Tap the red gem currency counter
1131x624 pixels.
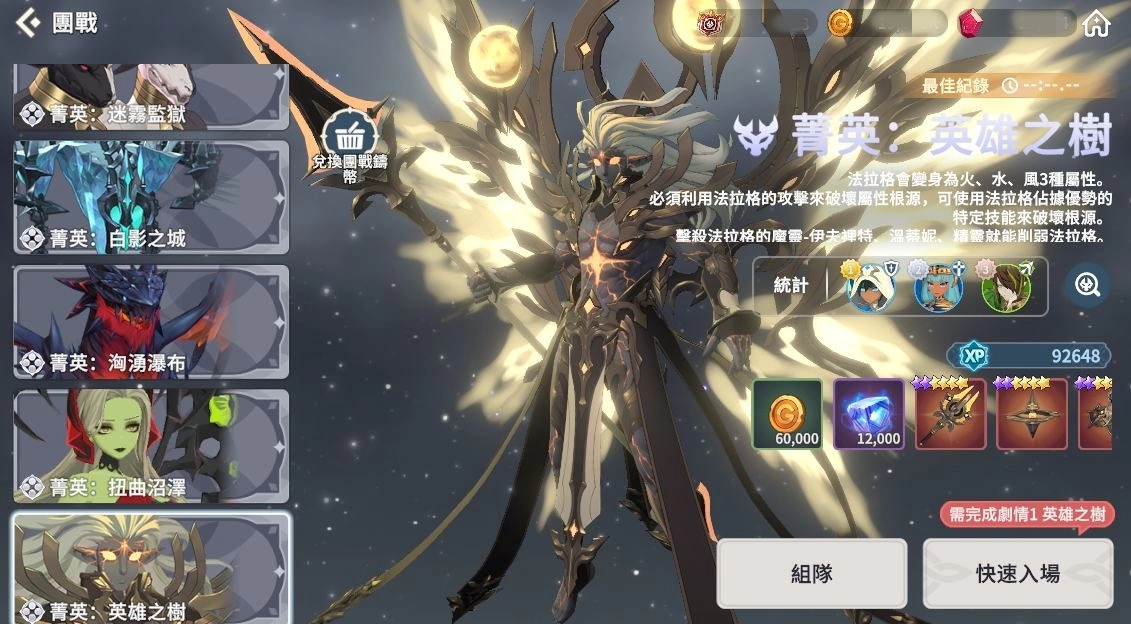pyautogui.click(x=1016, y=23)
